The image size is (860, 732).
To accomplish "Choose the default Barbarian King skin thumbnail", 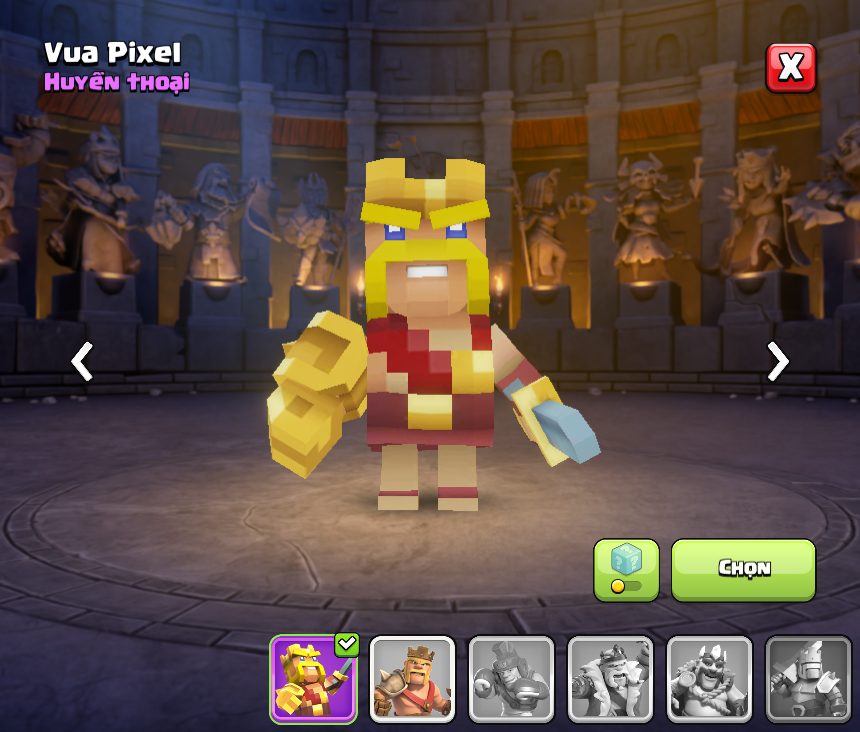I will coord(412,679).
